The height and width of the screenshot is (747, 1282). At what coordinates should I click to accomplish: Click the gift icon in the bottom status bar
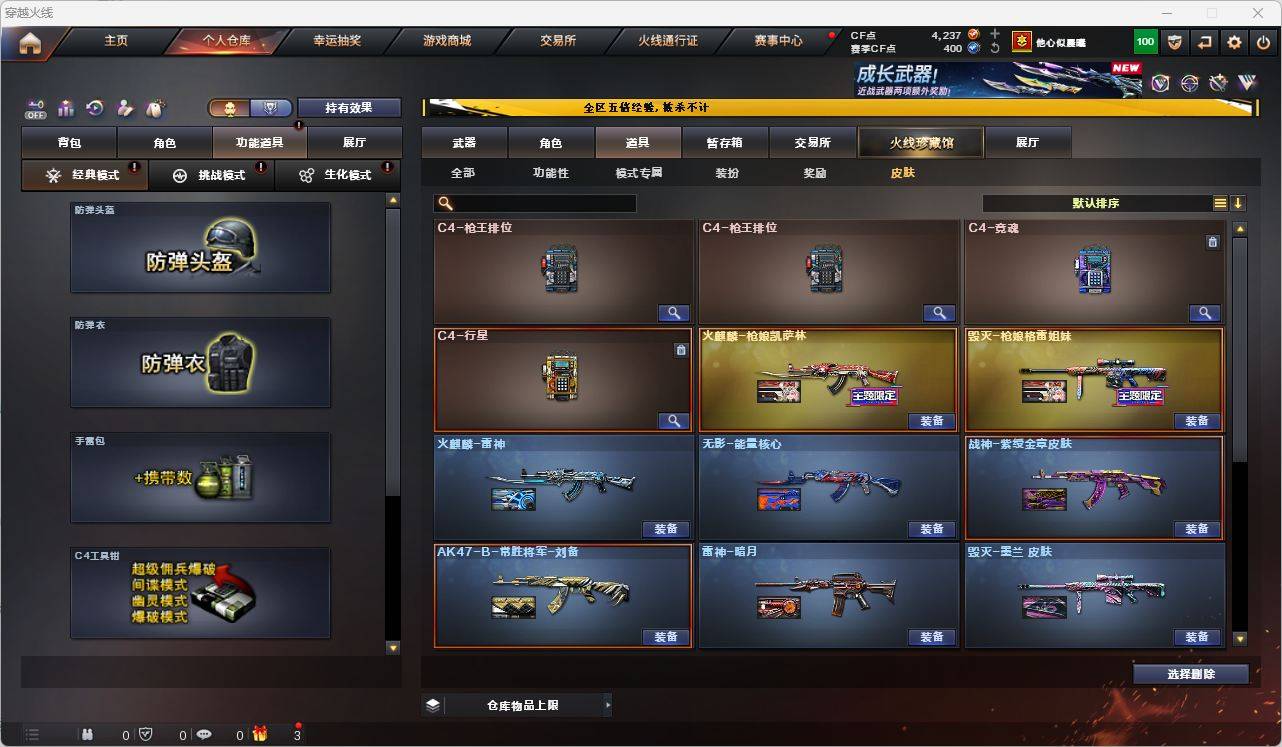[261, 735]
